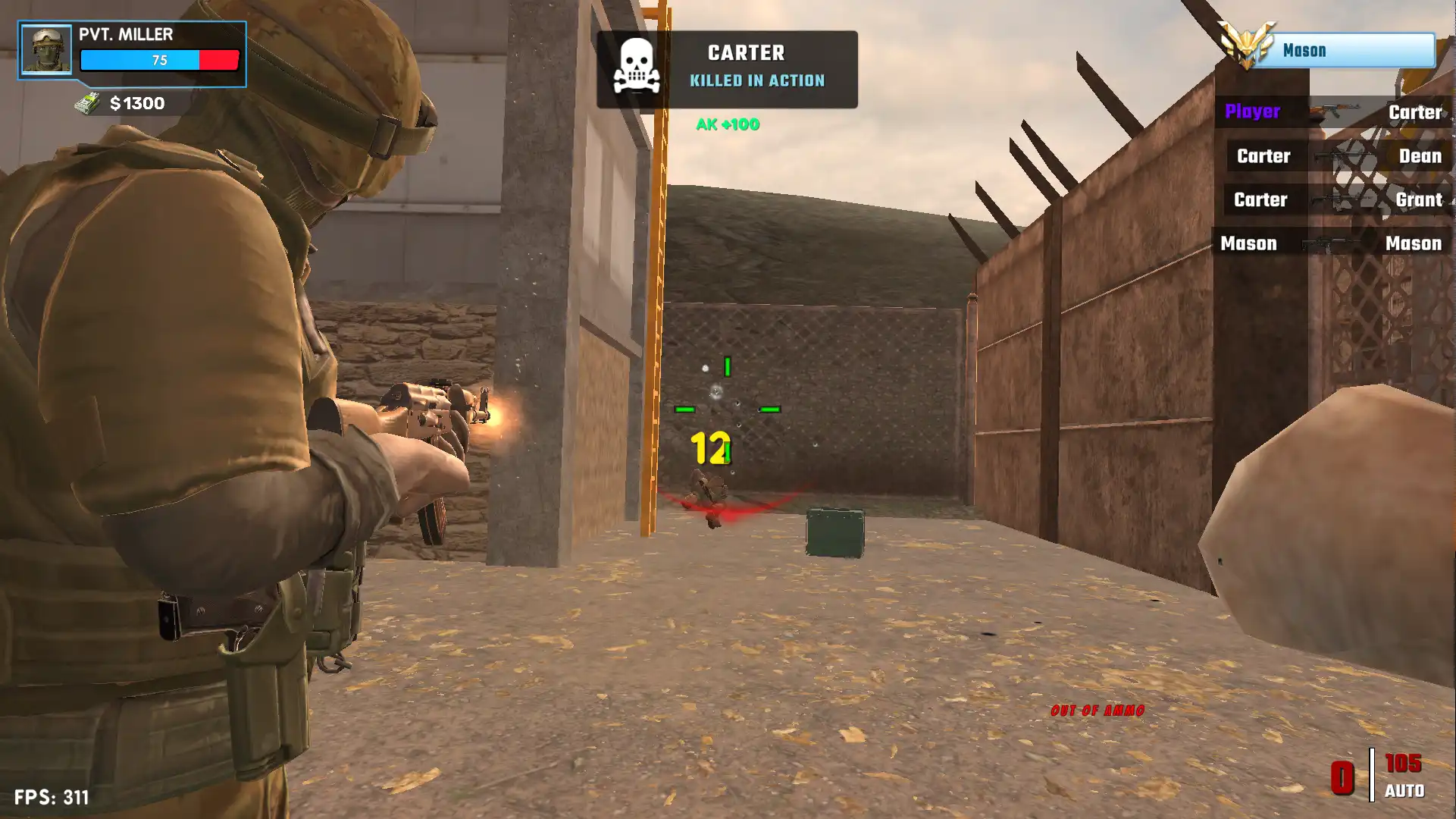Click the cash stack money icon
Screen dimensions: 1456x819
tap(88, 103)
